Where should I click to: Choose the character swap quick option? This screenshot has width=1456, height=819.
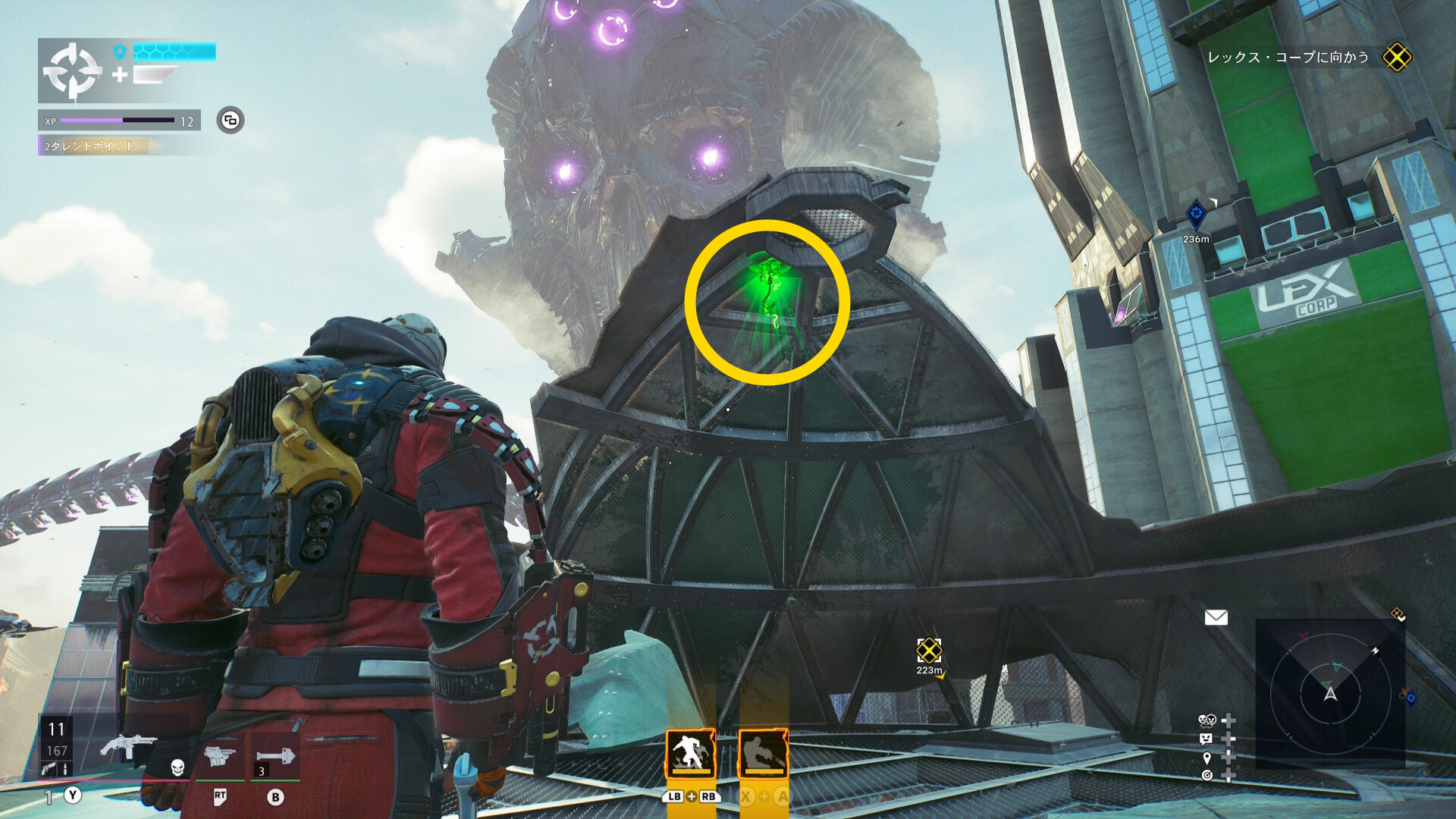pyautogui.click(x=1208, y=720)
